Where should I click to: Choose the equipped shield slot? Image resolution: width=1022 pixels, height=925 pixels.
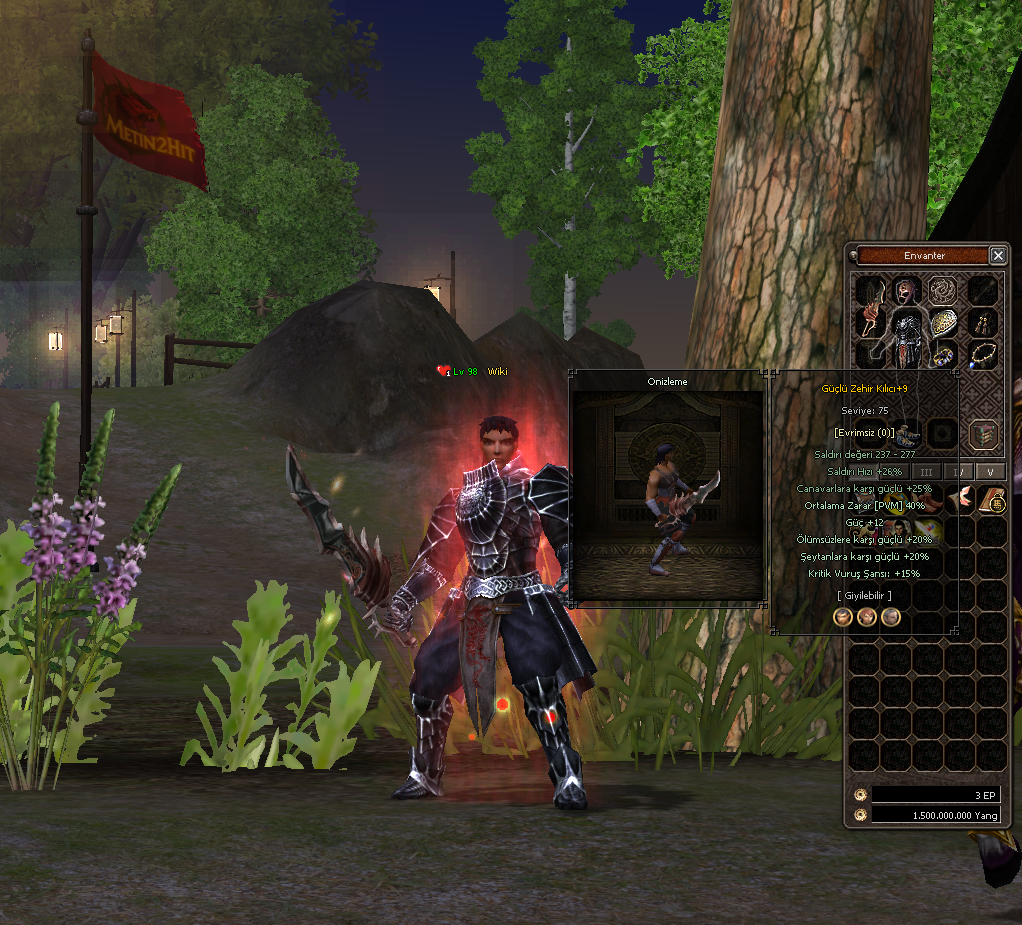point(944,322)
